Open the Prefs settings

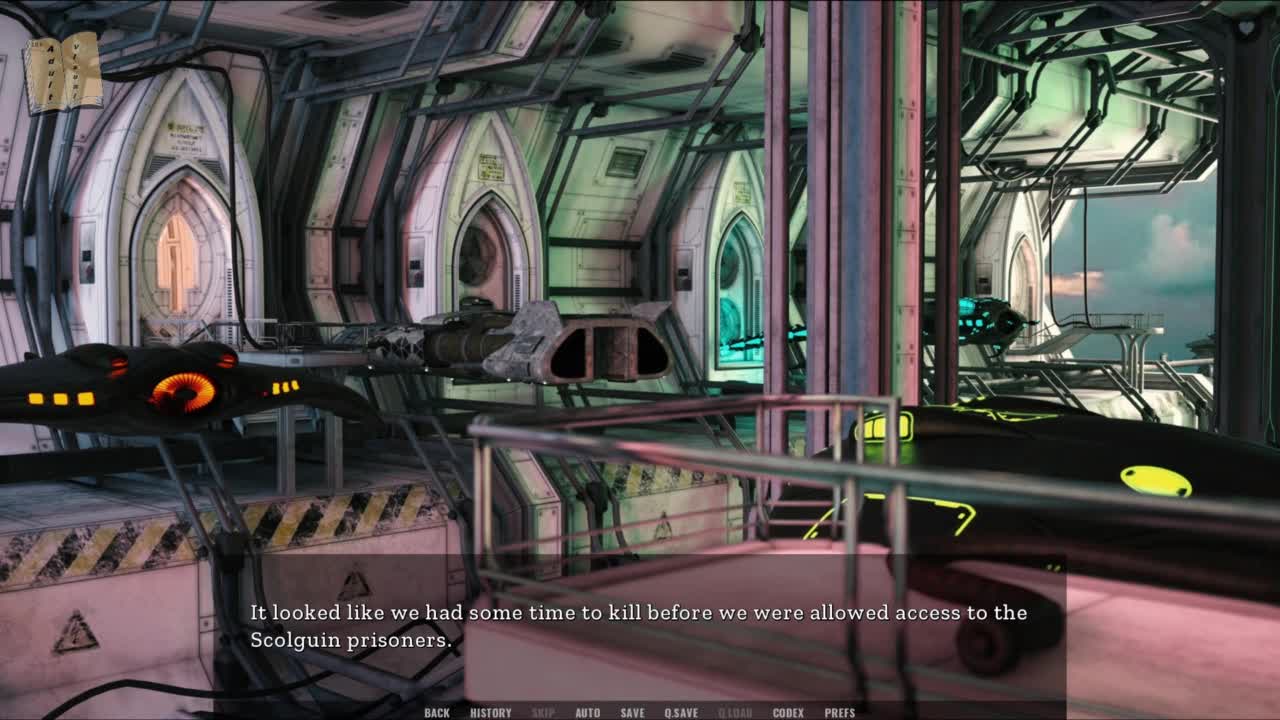[840, 713]
